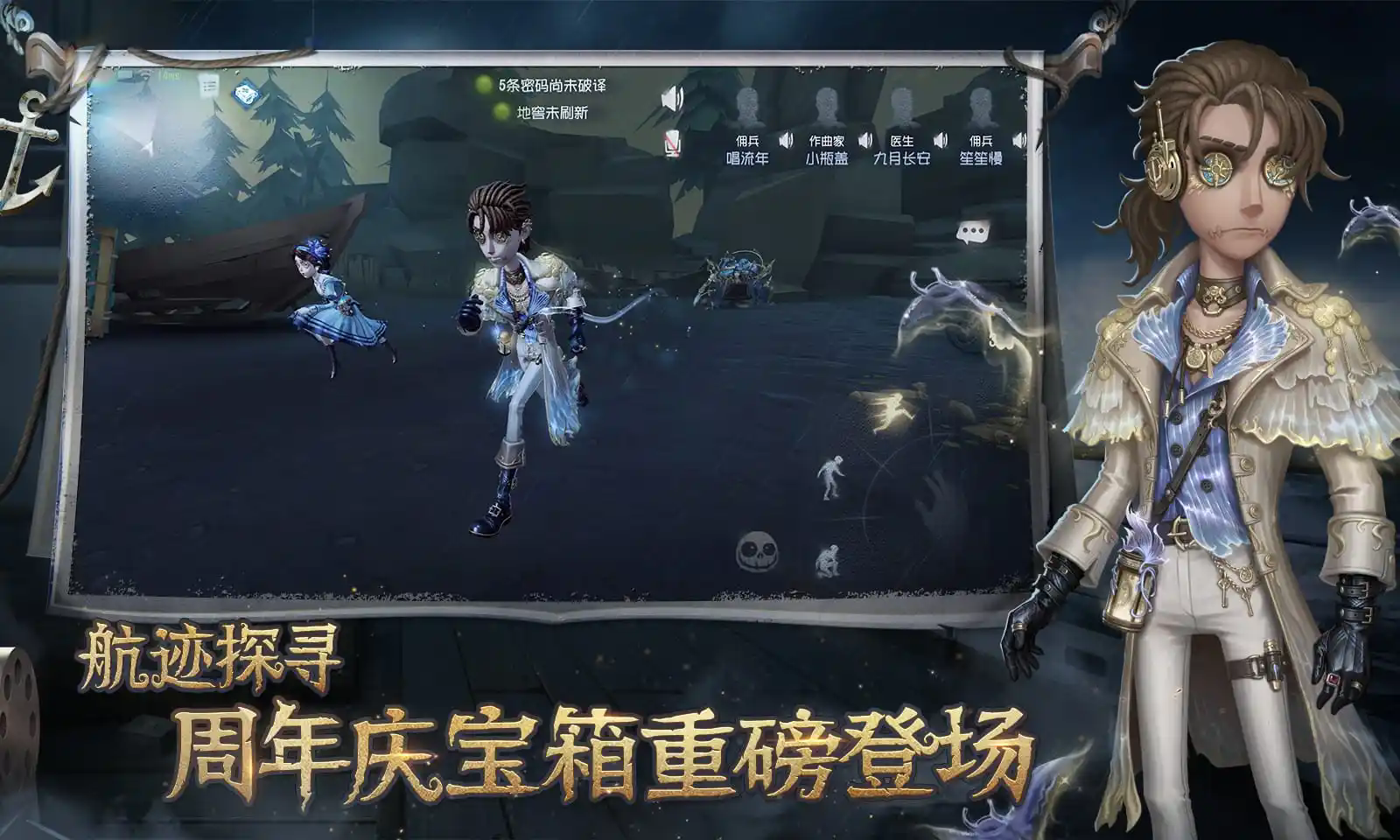
Task: Mute 佣兵 笙笙慢's audio
Action: (x=1019, y=142)
